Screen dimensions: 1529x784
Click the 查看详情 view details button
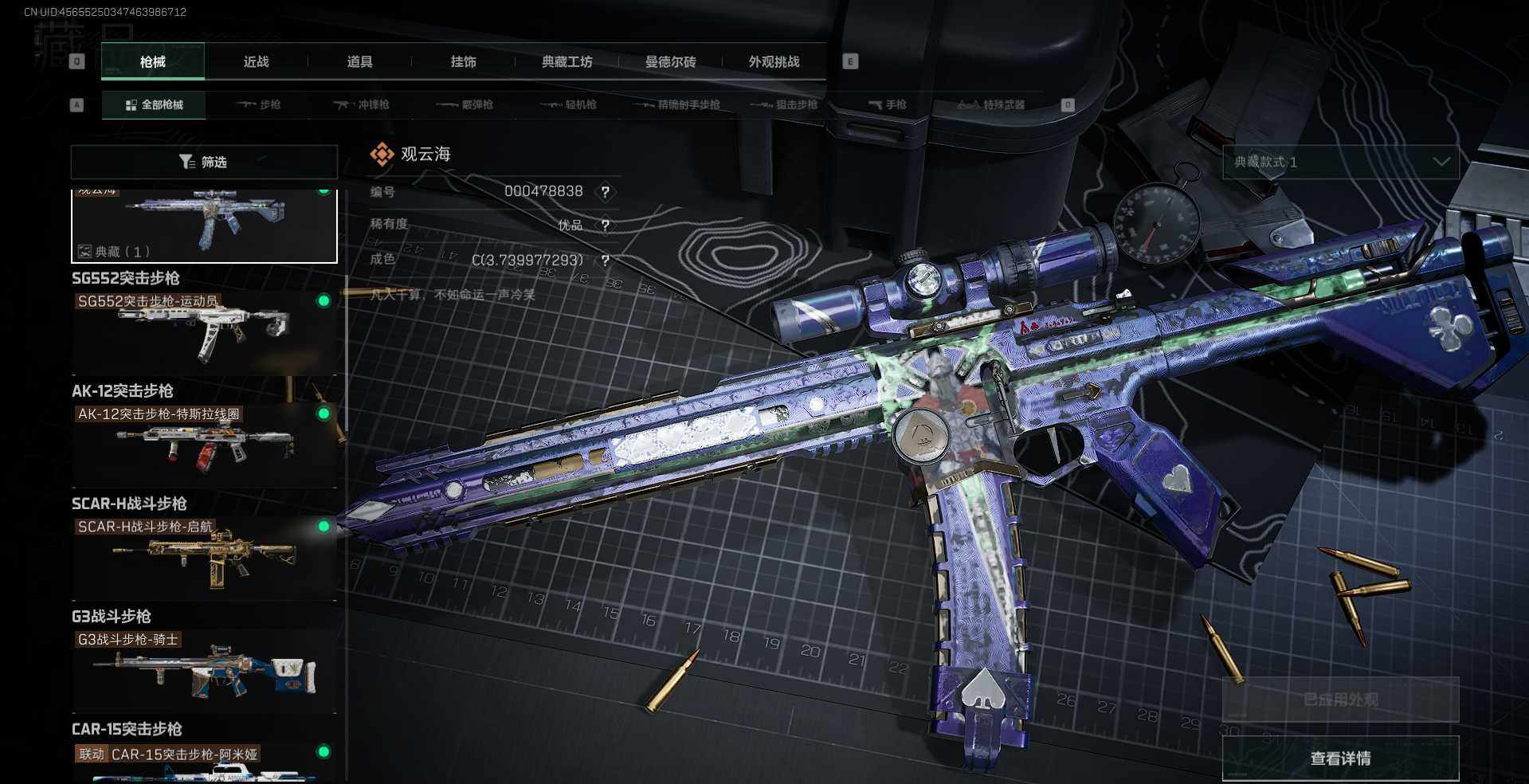[1340, 758]
